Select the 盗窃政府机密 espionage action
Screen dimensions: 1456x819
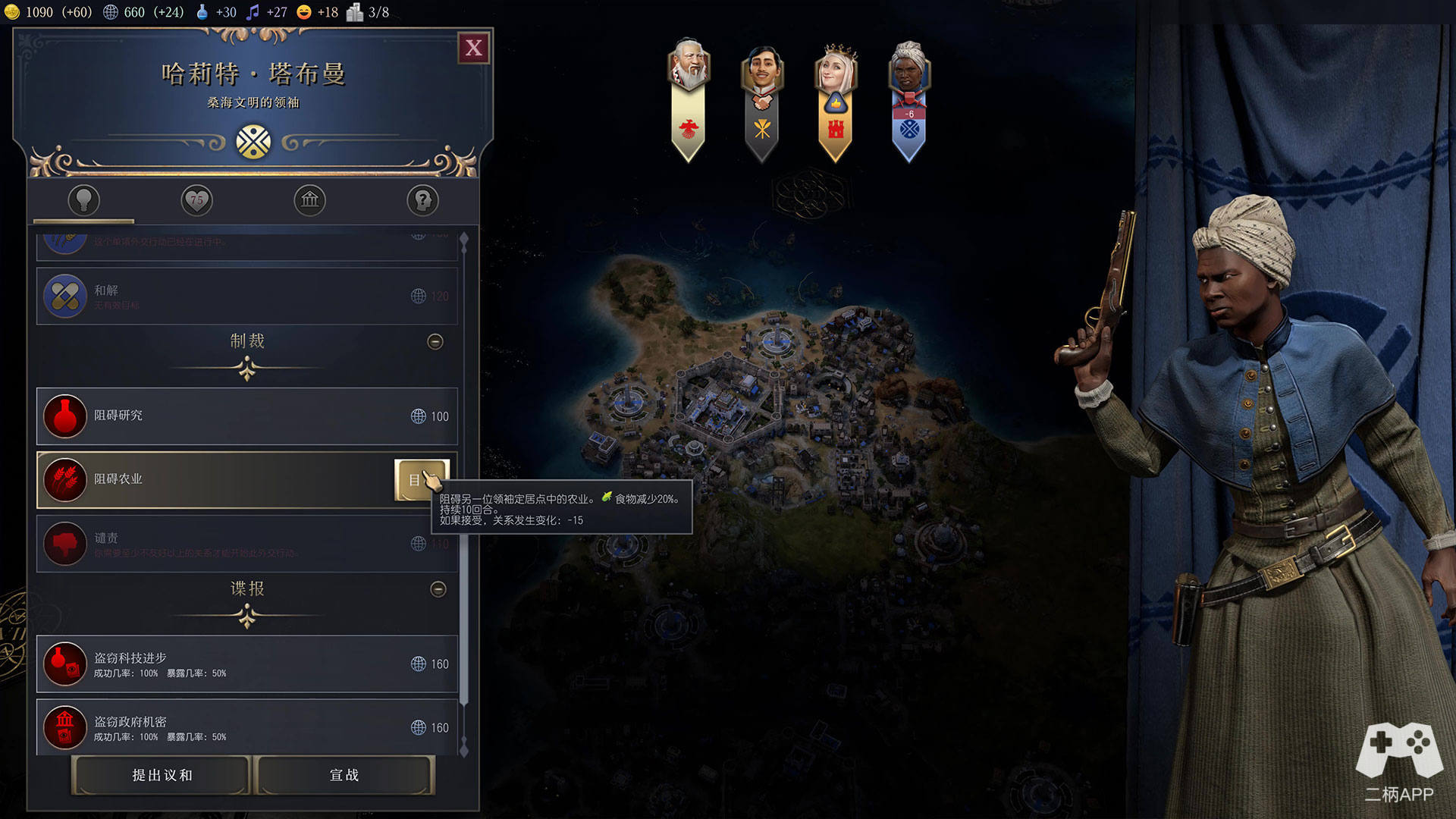[x=246, y=727]
